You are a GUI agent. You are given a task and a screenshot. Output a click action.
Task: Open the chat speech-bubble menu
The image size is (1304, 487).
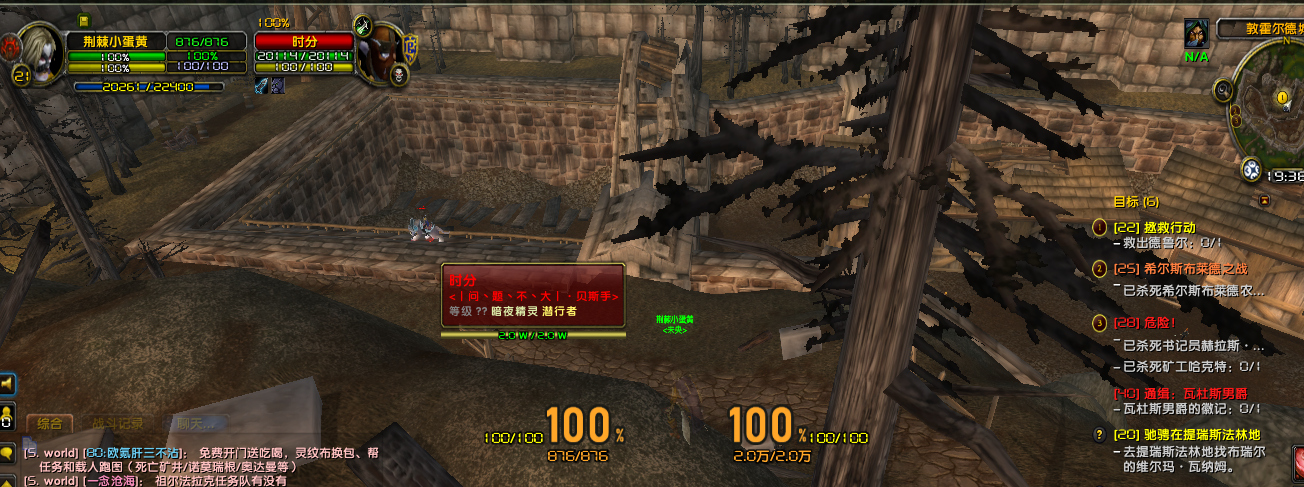(8, 453)
